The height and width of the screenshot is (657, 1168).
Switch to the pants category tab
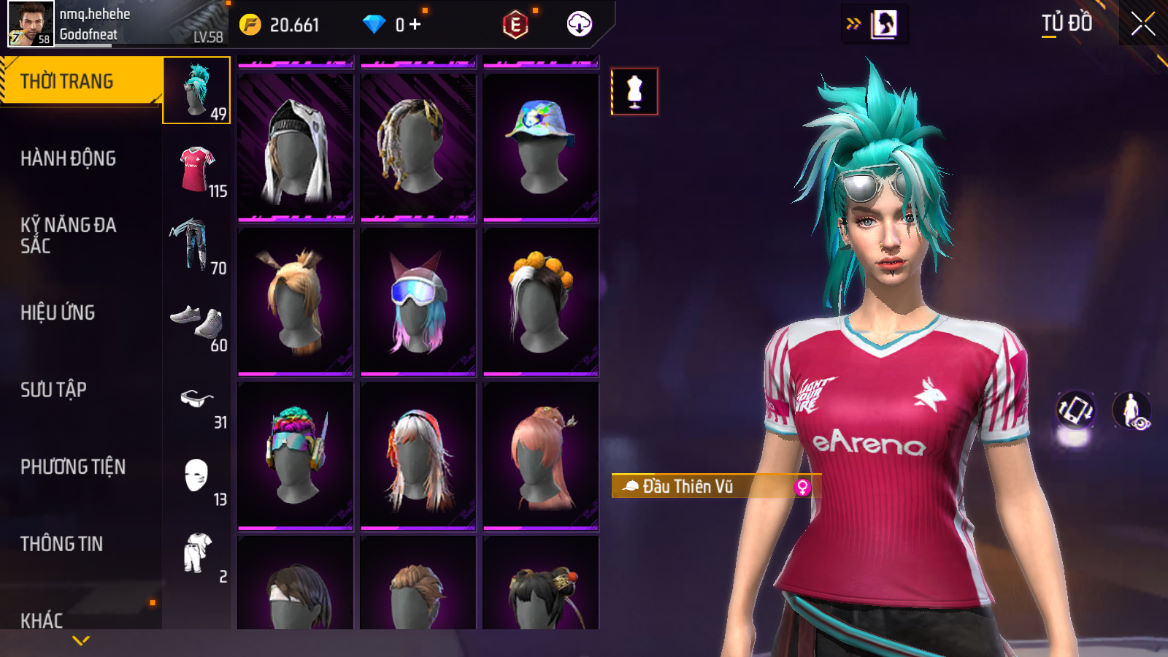tap(197, 245)
